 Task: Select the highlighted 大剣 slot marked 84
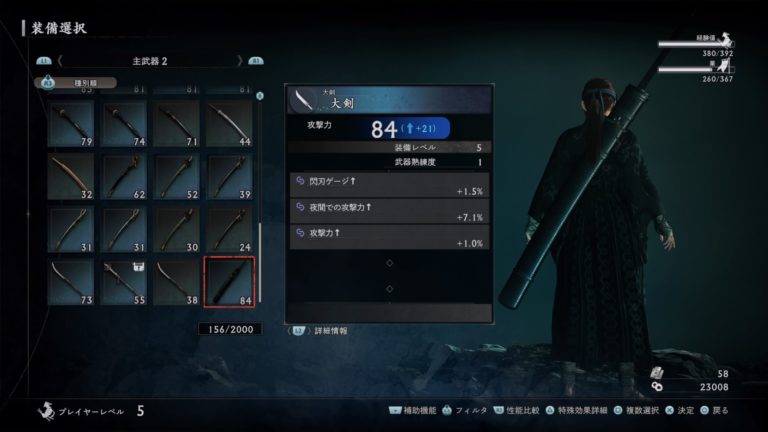229,282
